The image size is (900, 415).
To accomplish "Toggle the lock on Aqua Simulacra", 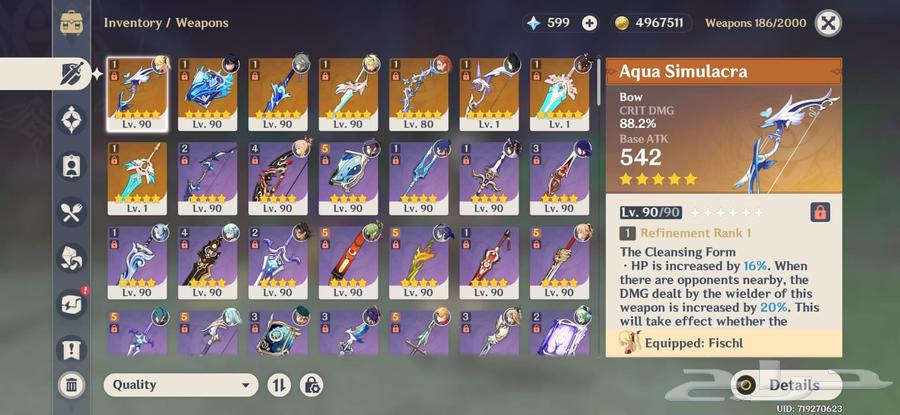I will point(819,212).
